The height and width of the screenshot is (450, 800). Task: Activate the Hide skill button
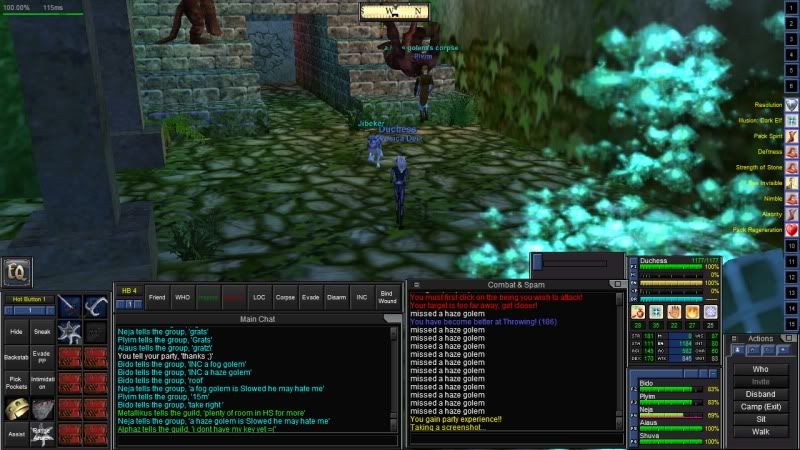15,331
